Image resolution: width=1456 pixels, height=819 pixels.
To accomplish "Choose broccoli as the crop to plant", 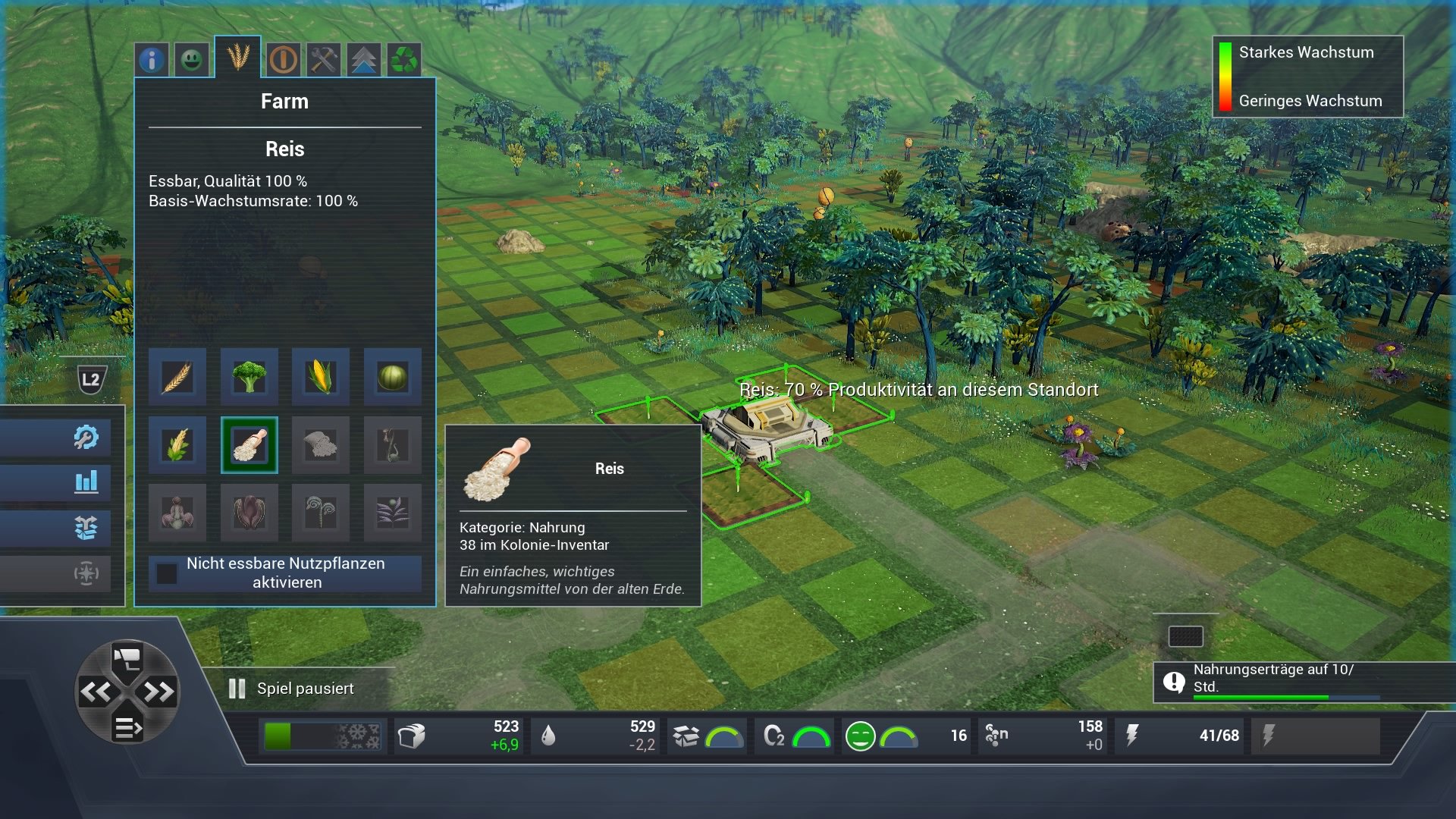I will 249,377.
